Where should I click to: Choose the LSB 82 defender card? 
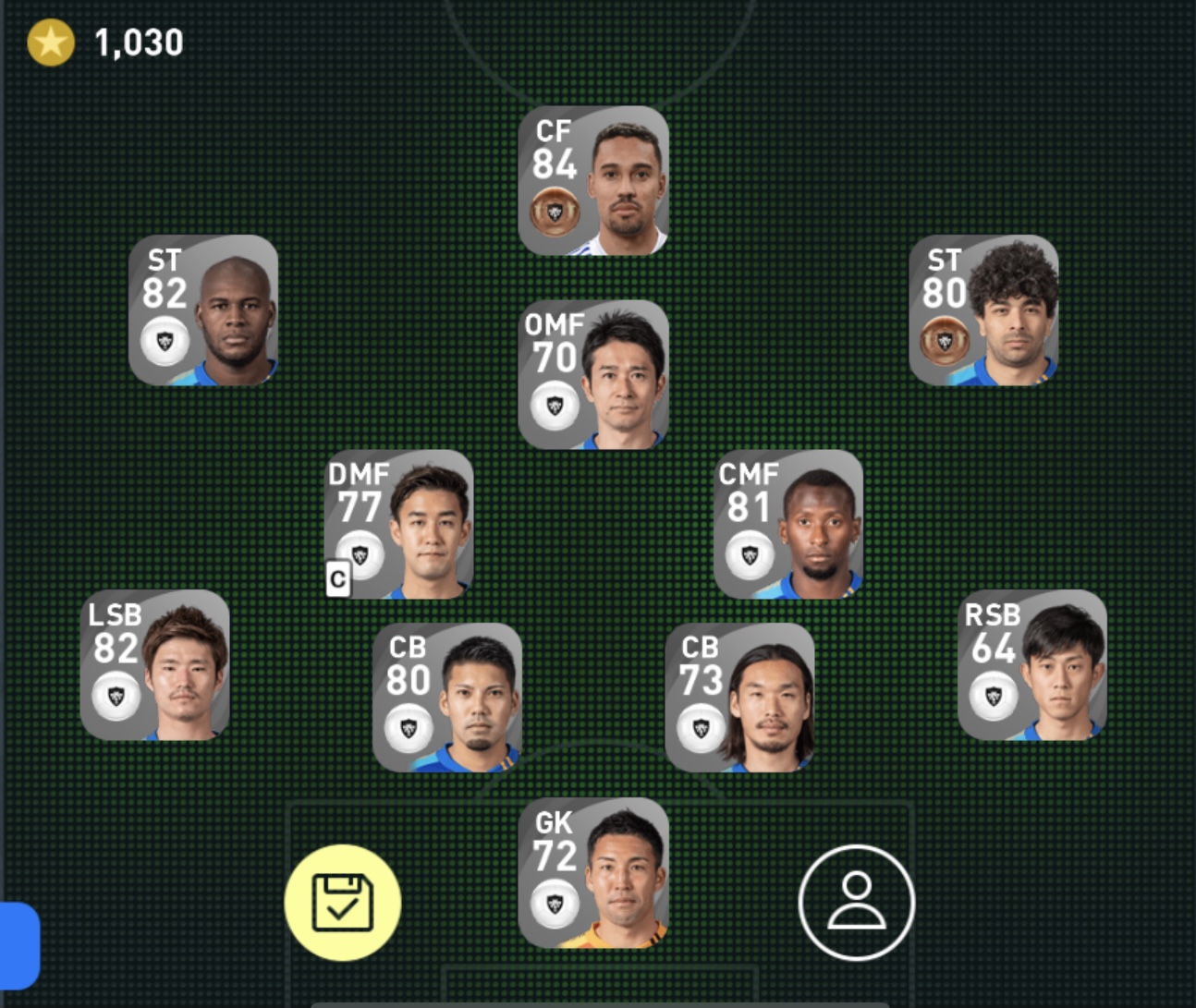tap(155, 665)
